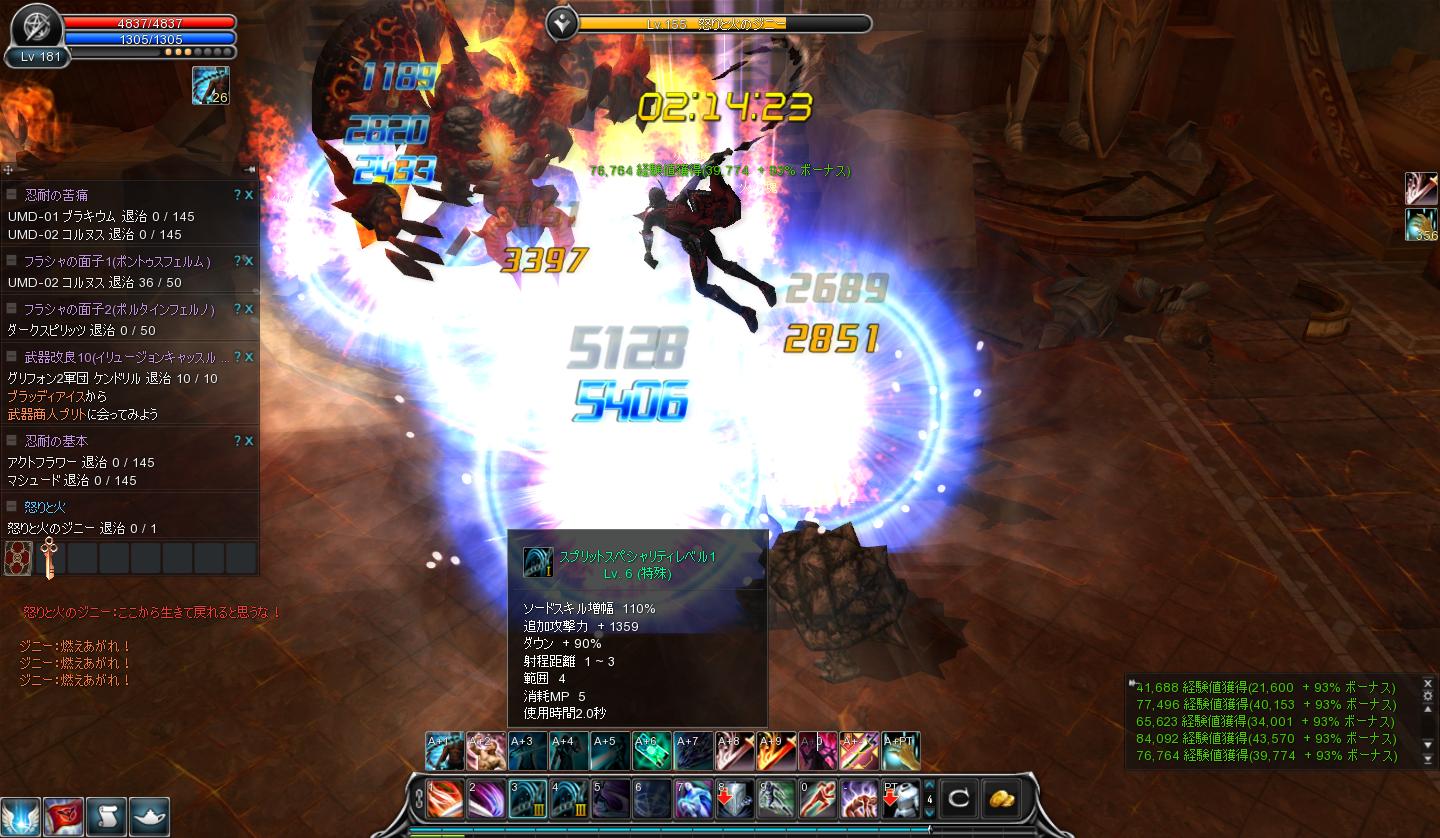Show help for フラシャの面子1 quest

[237, 261]
